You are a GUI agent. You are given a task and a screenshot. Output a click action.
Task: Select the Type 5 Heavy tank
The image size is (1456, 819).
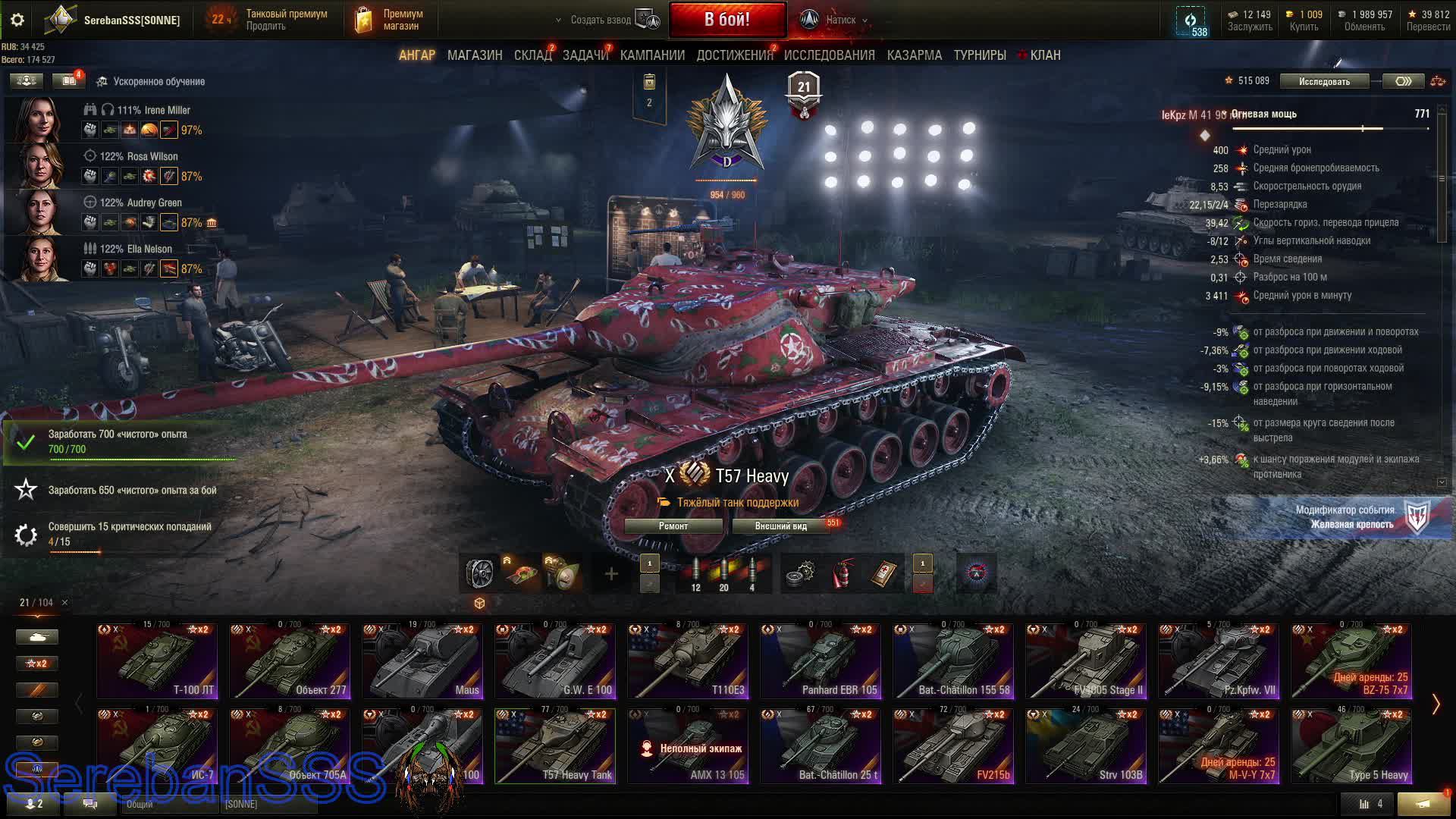point(1351,745)
